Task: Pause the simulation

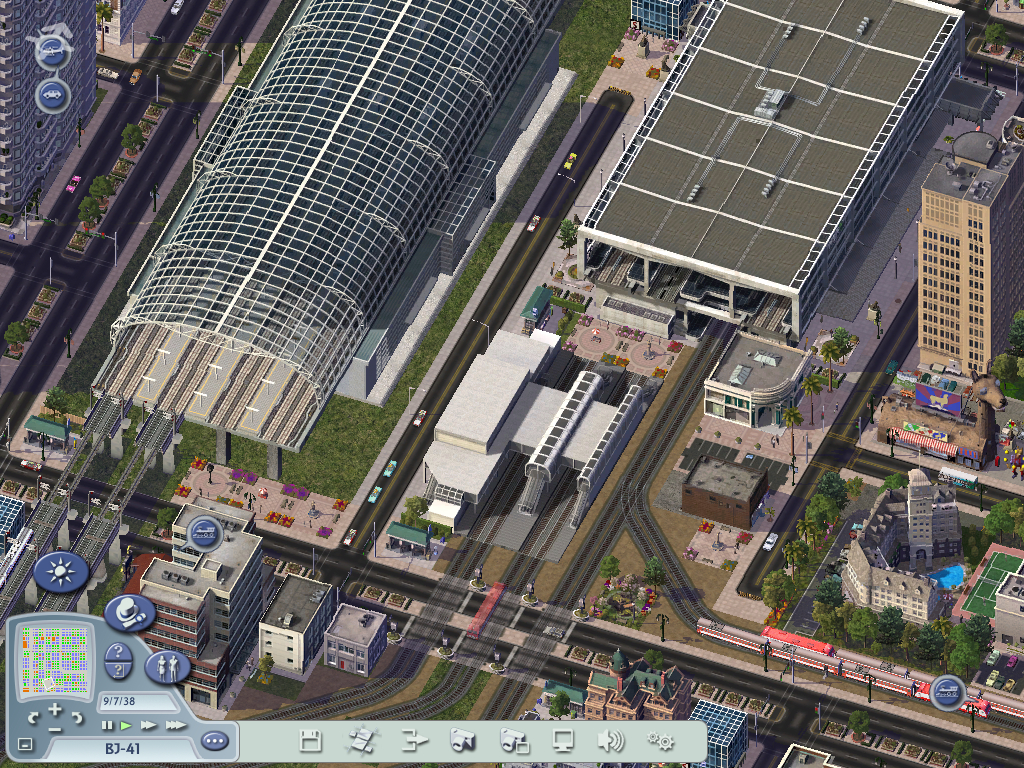Action: pos(106,724)
